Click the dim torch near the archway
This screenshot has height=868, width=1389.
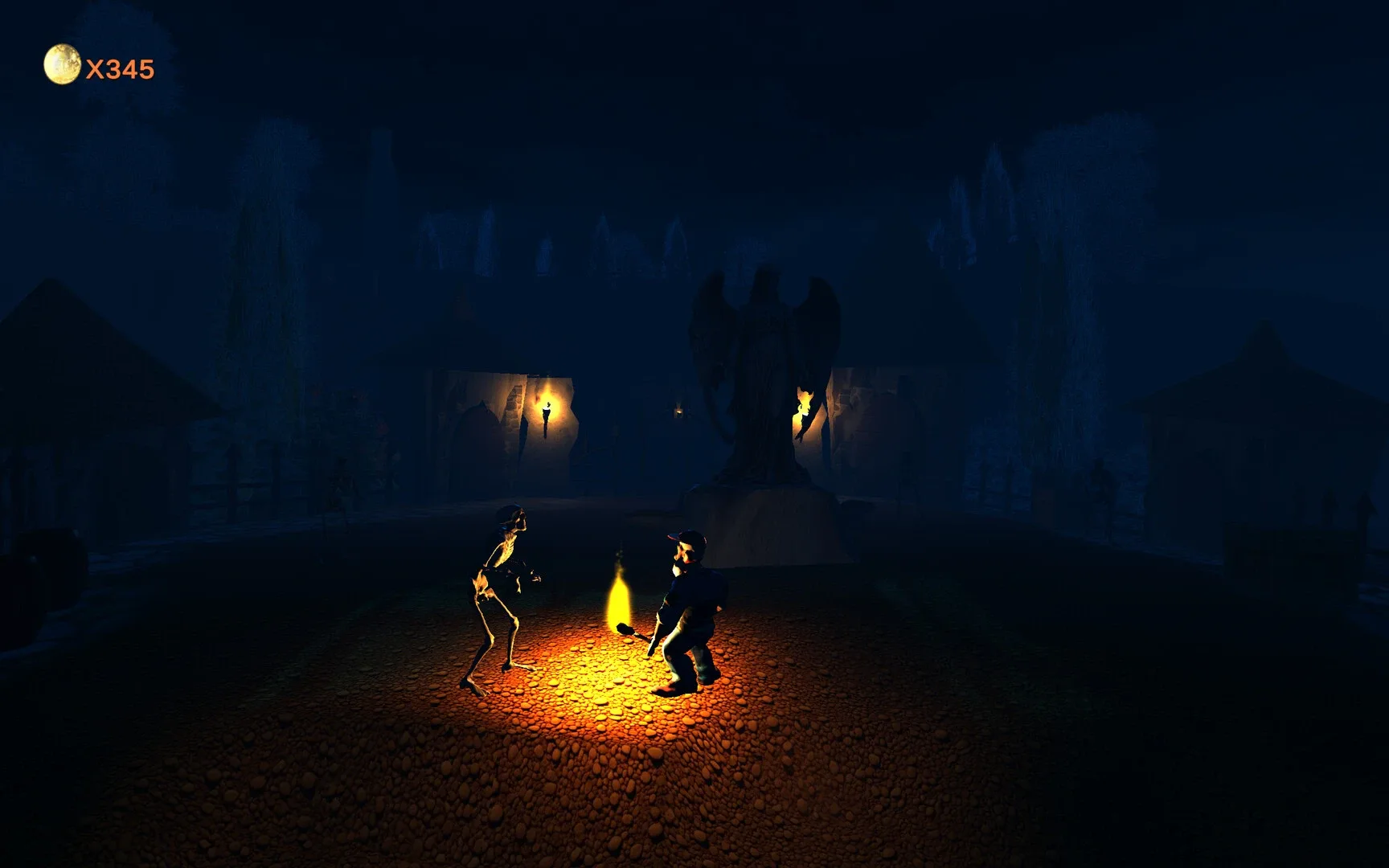tap(679, 411)
